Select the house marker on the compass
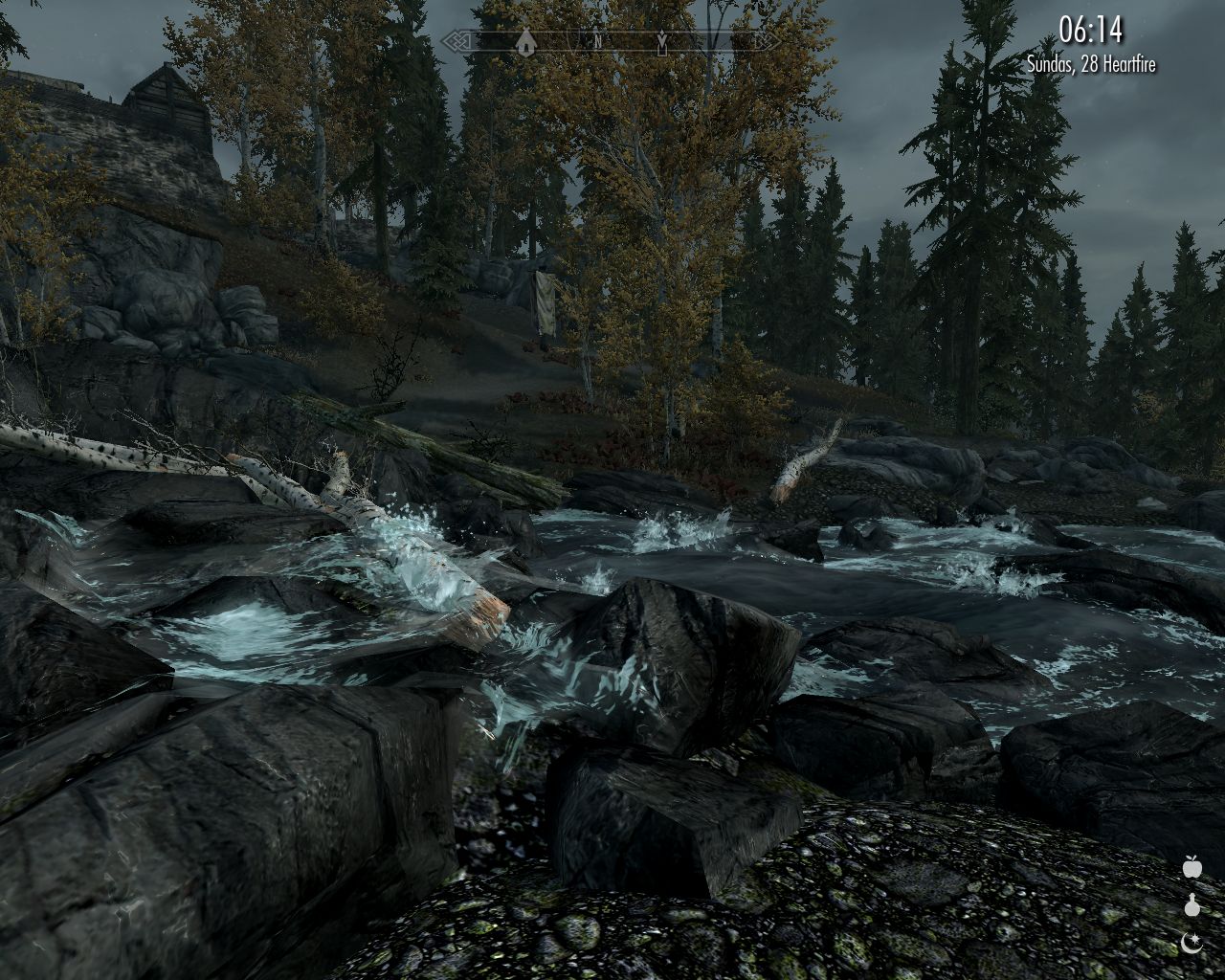 click(524, 41)
